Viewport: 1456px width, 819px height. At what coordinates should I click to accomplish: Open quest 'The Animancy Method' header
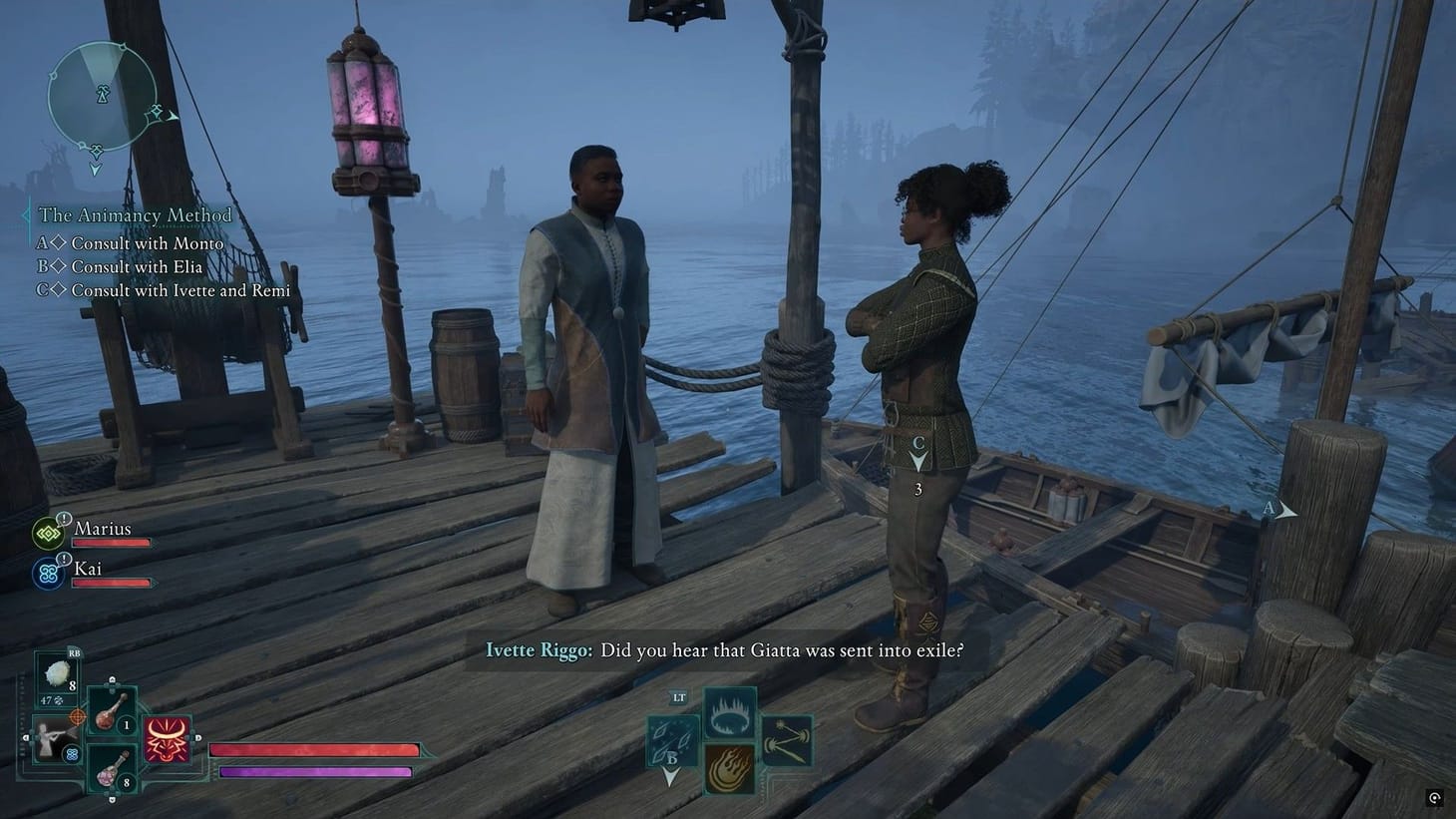[x=135, y=215]
